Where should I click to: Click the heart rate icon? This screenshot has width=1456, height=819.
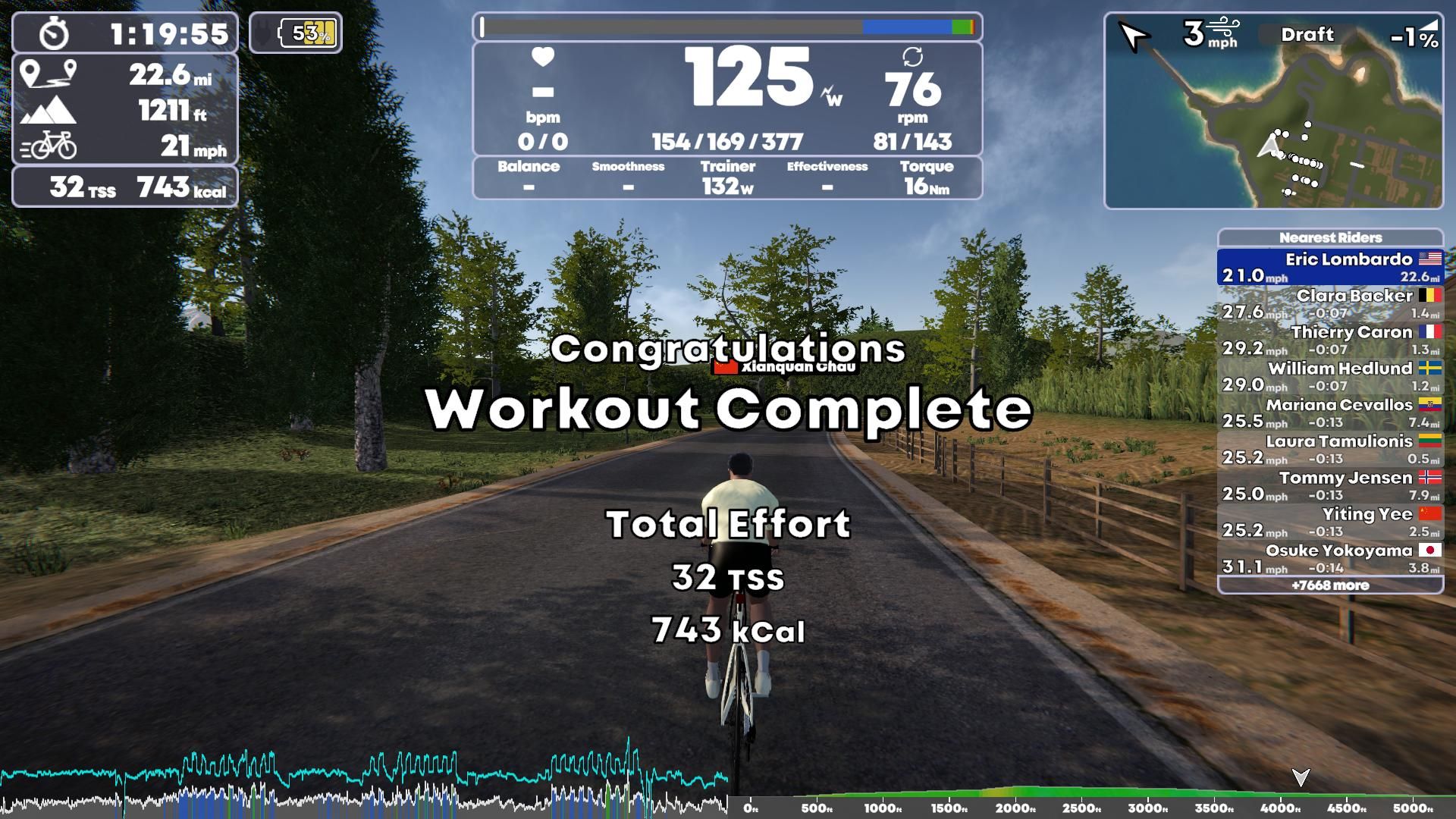(541, 58)
